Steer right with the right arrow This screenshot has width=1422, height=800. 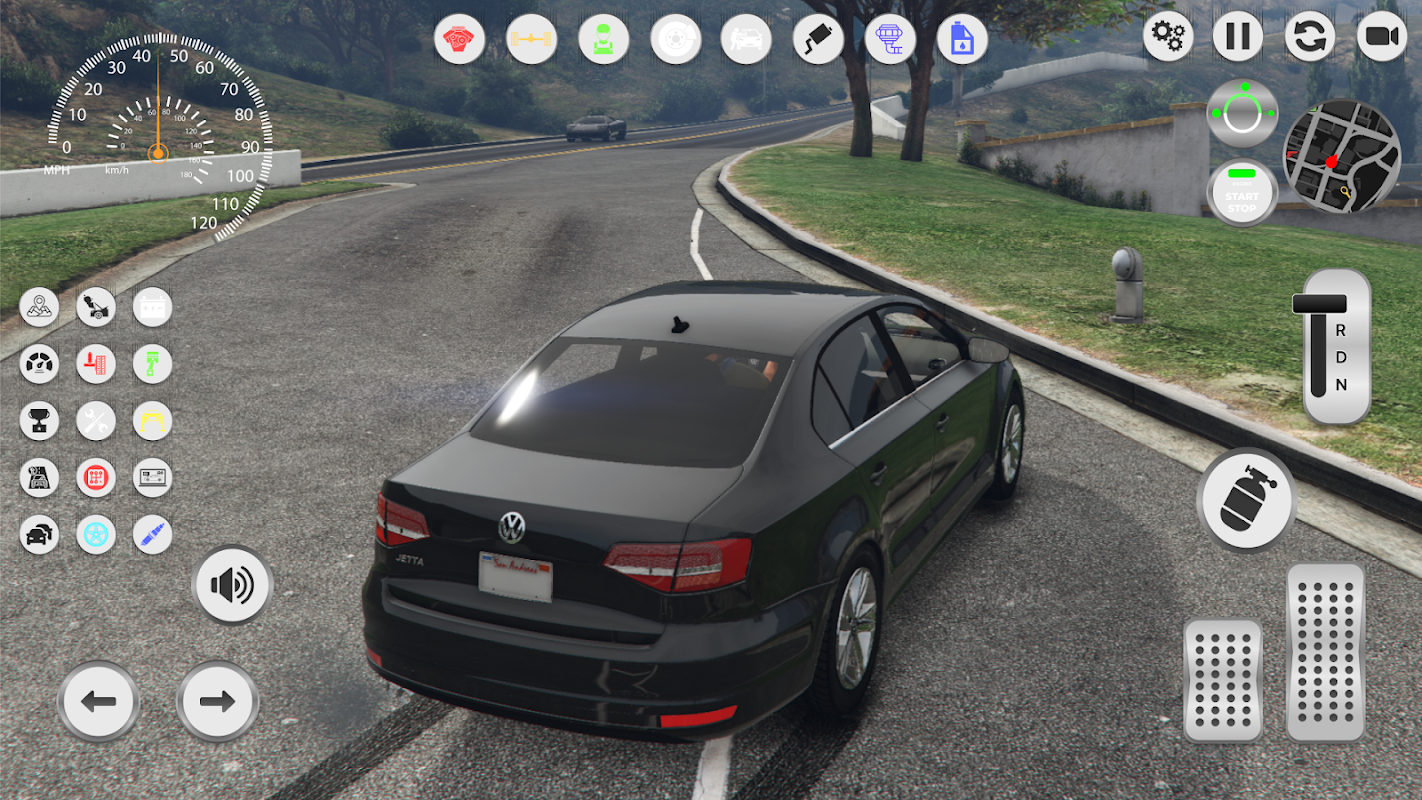coord(217,701)
